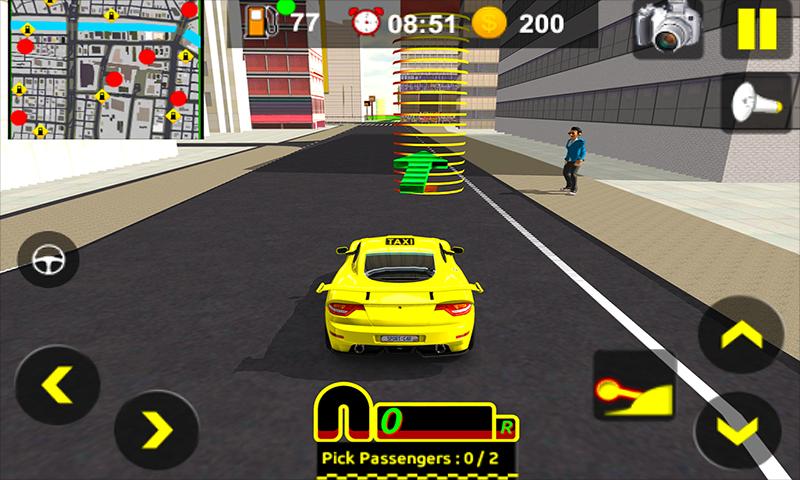Screen dimensions: 800x480
Task: Toggle the steering wheel control mode
Action: click(x=48, y=259)
